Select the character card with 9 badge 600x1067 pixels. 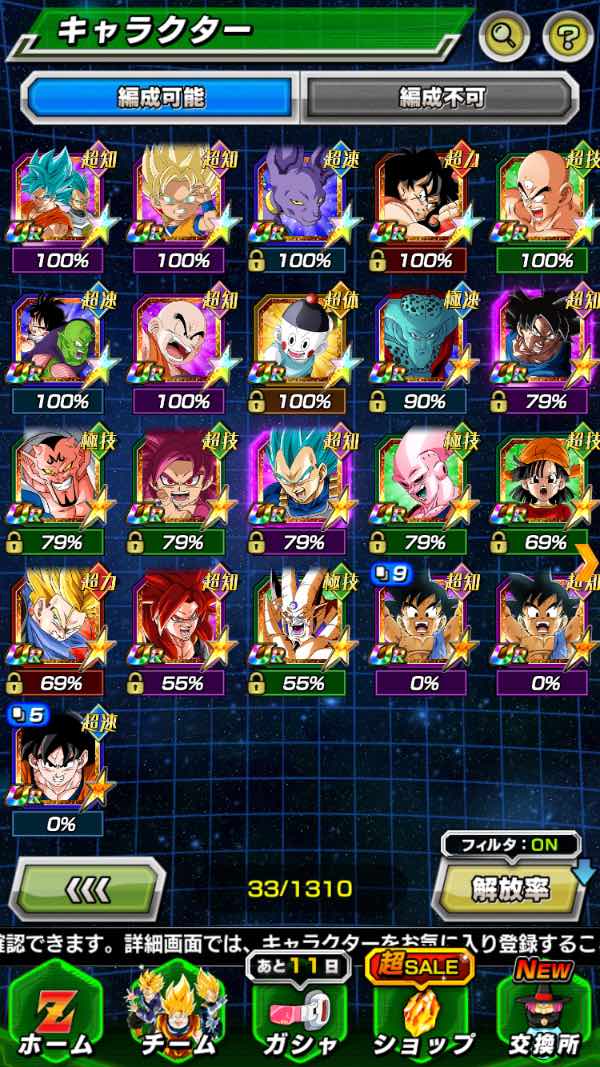pyautogui.click(x=420, y=627)
